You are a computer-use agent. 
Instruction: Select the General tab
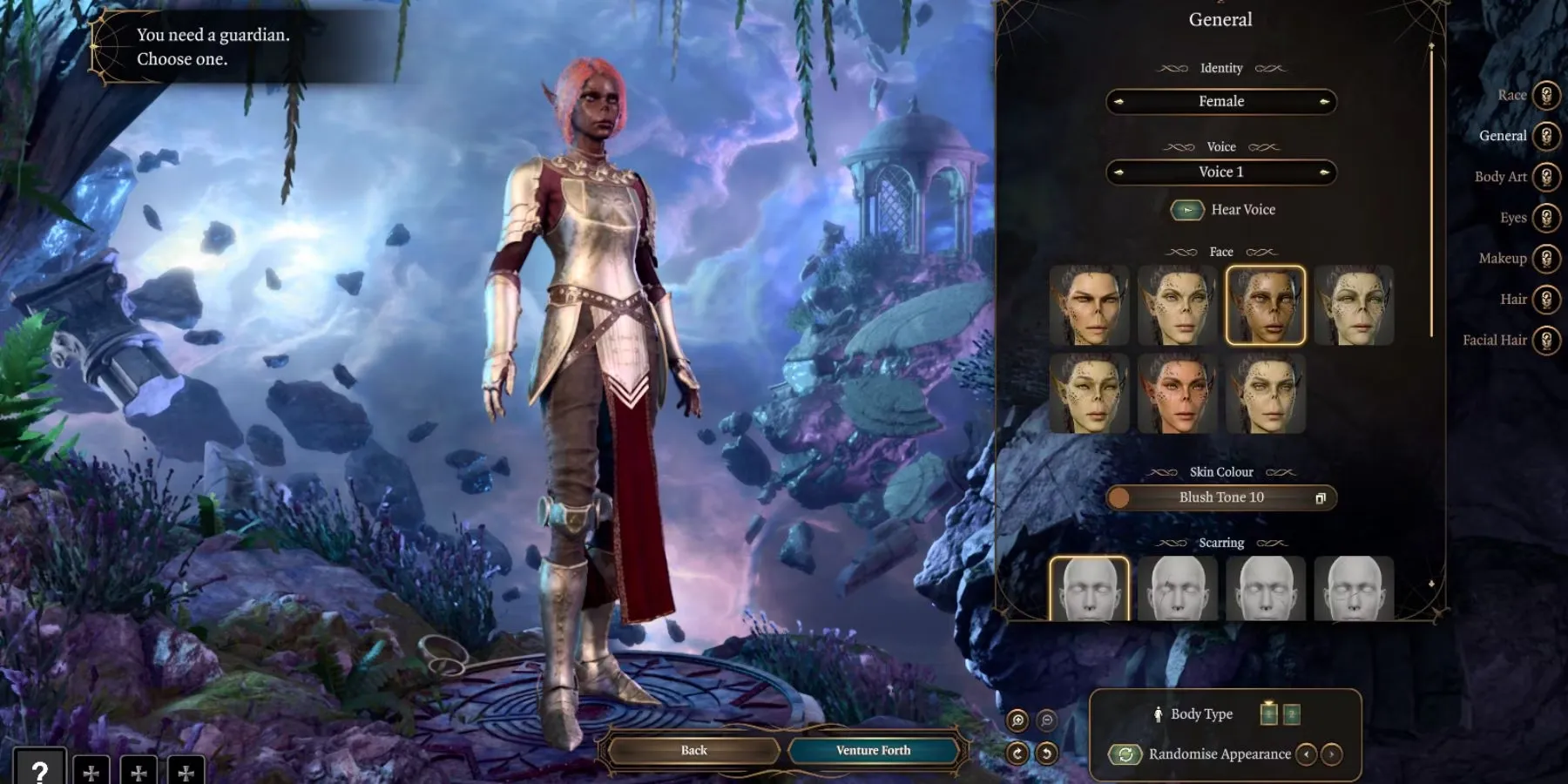[1545, 136]
